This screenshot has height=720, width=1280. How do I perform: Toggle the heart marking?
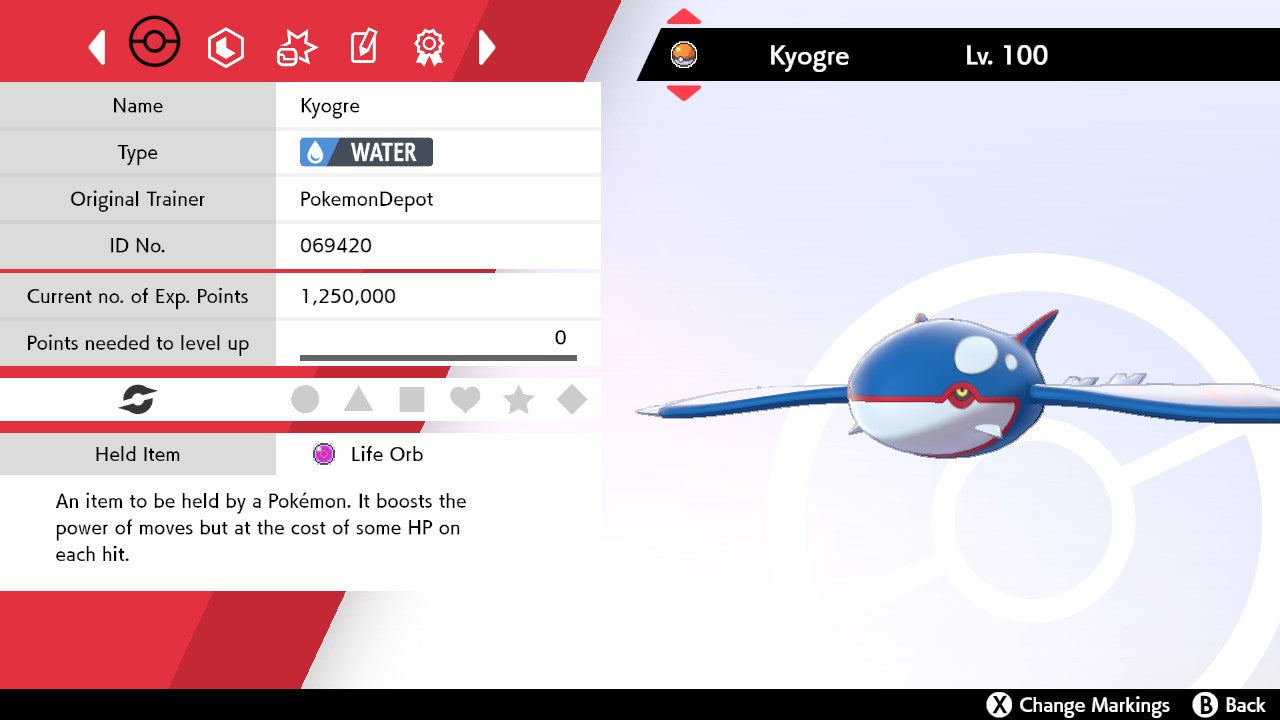[465, 400]
